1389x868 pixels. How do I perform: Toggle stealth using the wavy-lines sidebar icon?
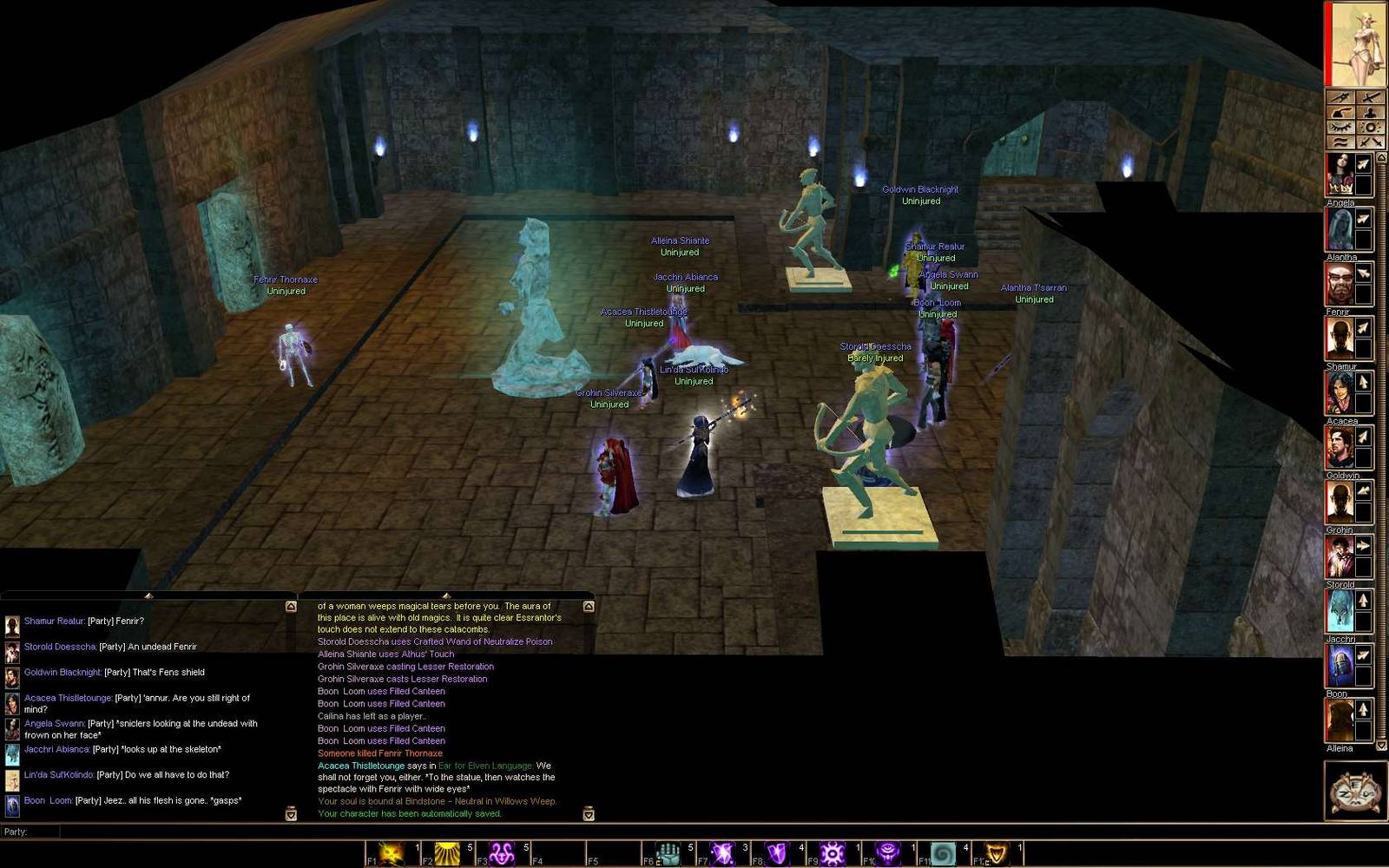1340,141
